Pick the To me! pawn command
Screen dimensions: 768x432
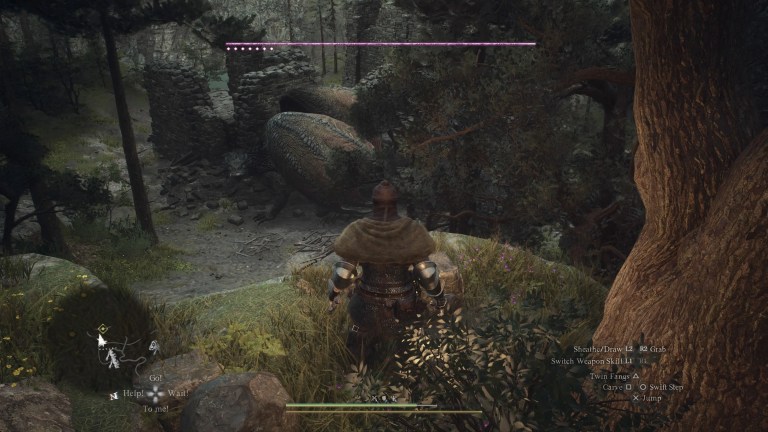click(x=155, y=409)
